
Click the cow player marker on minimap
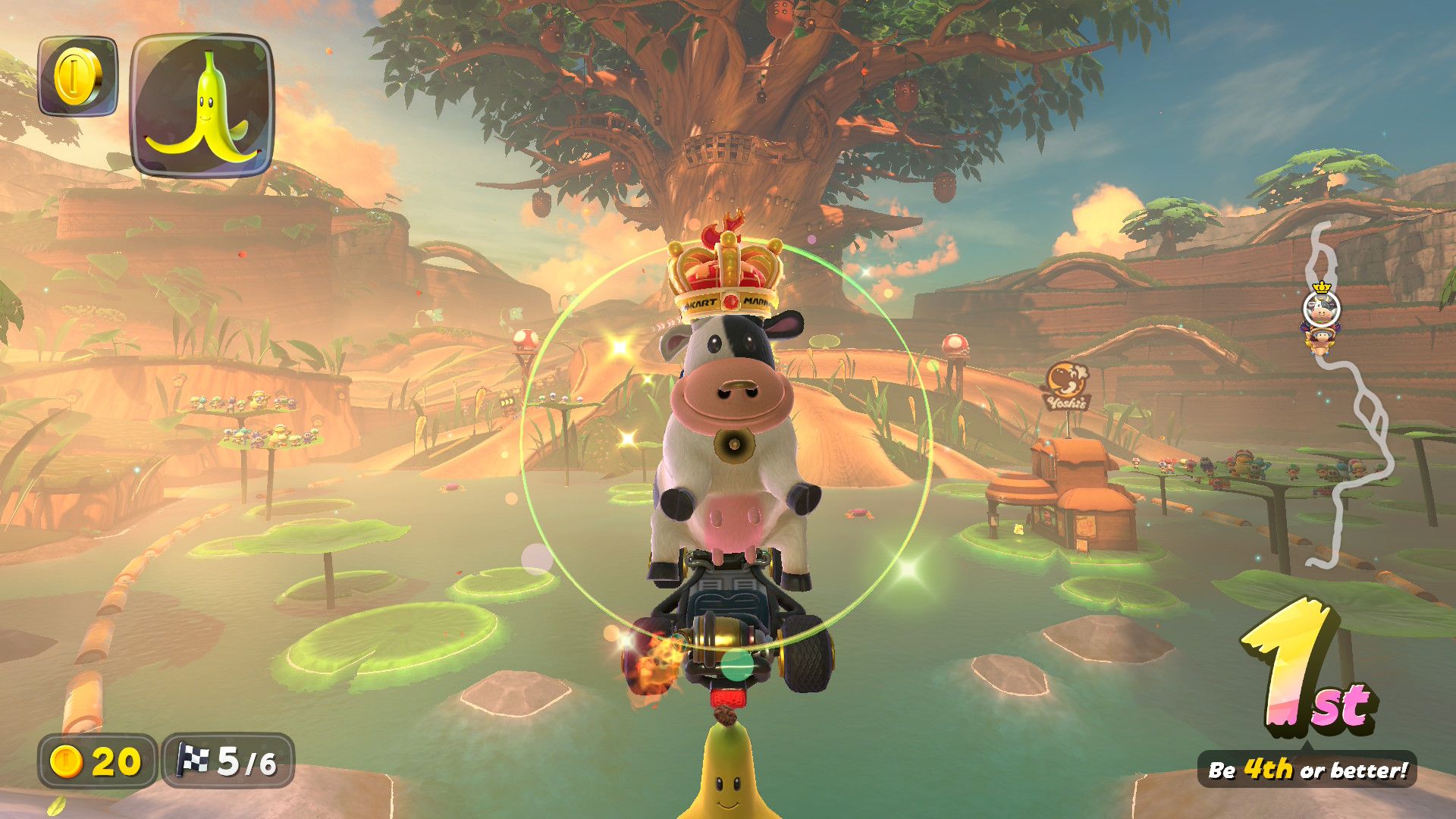click(1321, 309)
